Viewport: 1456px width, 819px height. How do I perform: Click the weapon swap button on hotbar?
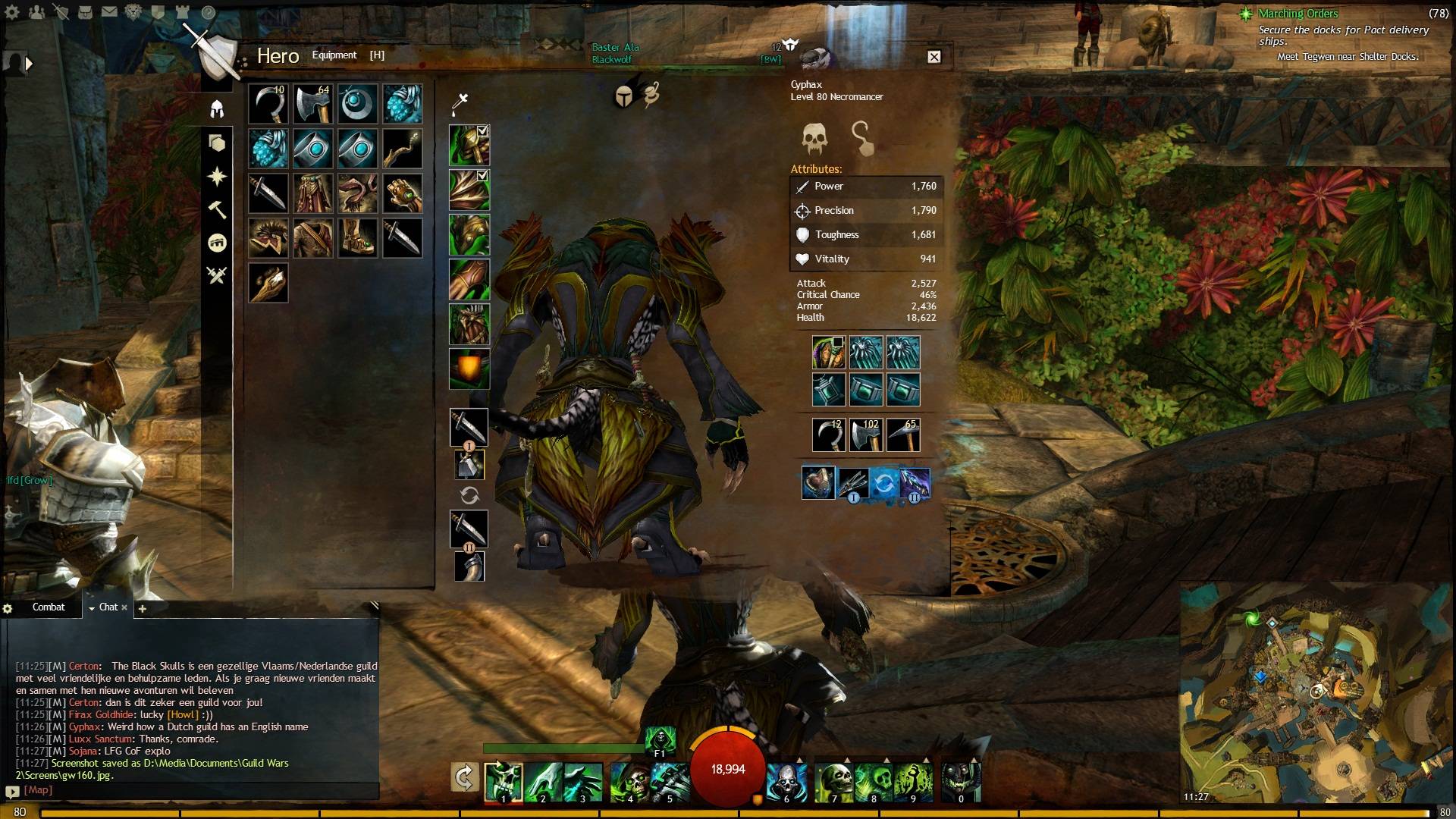464,777
